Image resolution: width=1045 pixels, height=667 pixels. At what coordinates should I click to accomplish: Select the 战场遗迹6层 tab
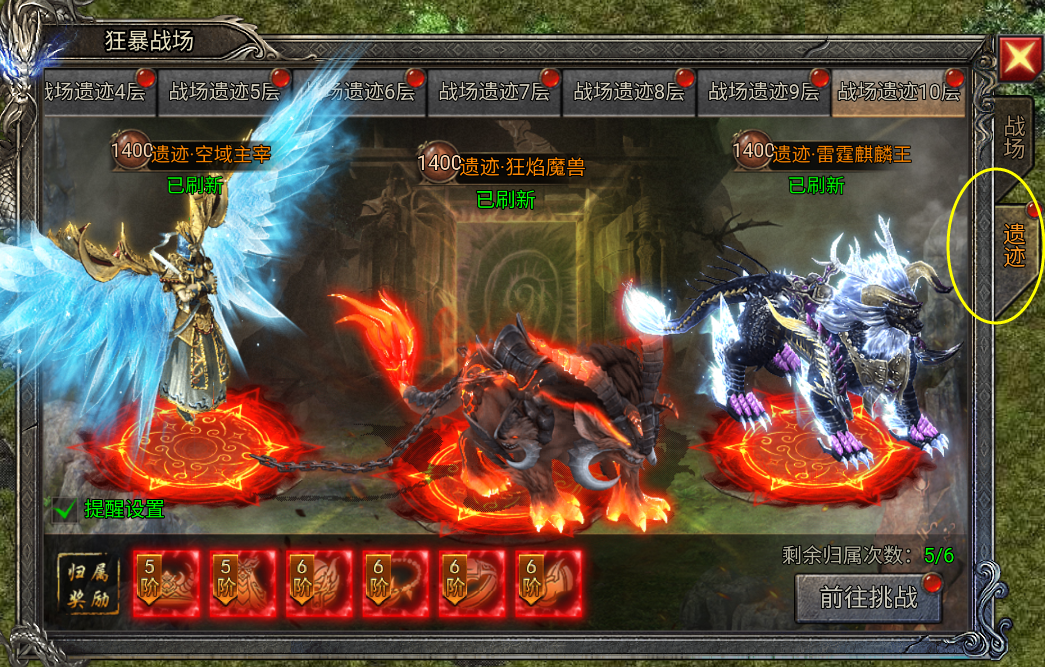click(x=360, y=92)
